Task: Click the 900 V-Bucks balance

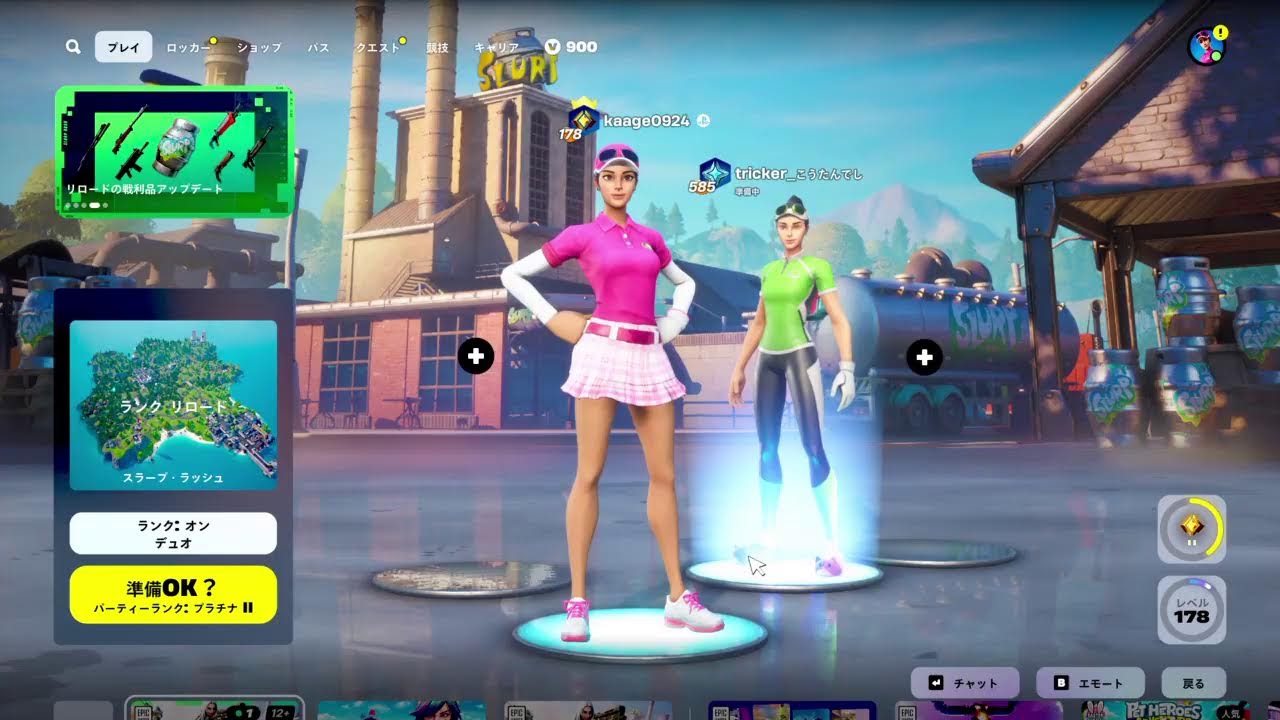Action: [572, 47]
